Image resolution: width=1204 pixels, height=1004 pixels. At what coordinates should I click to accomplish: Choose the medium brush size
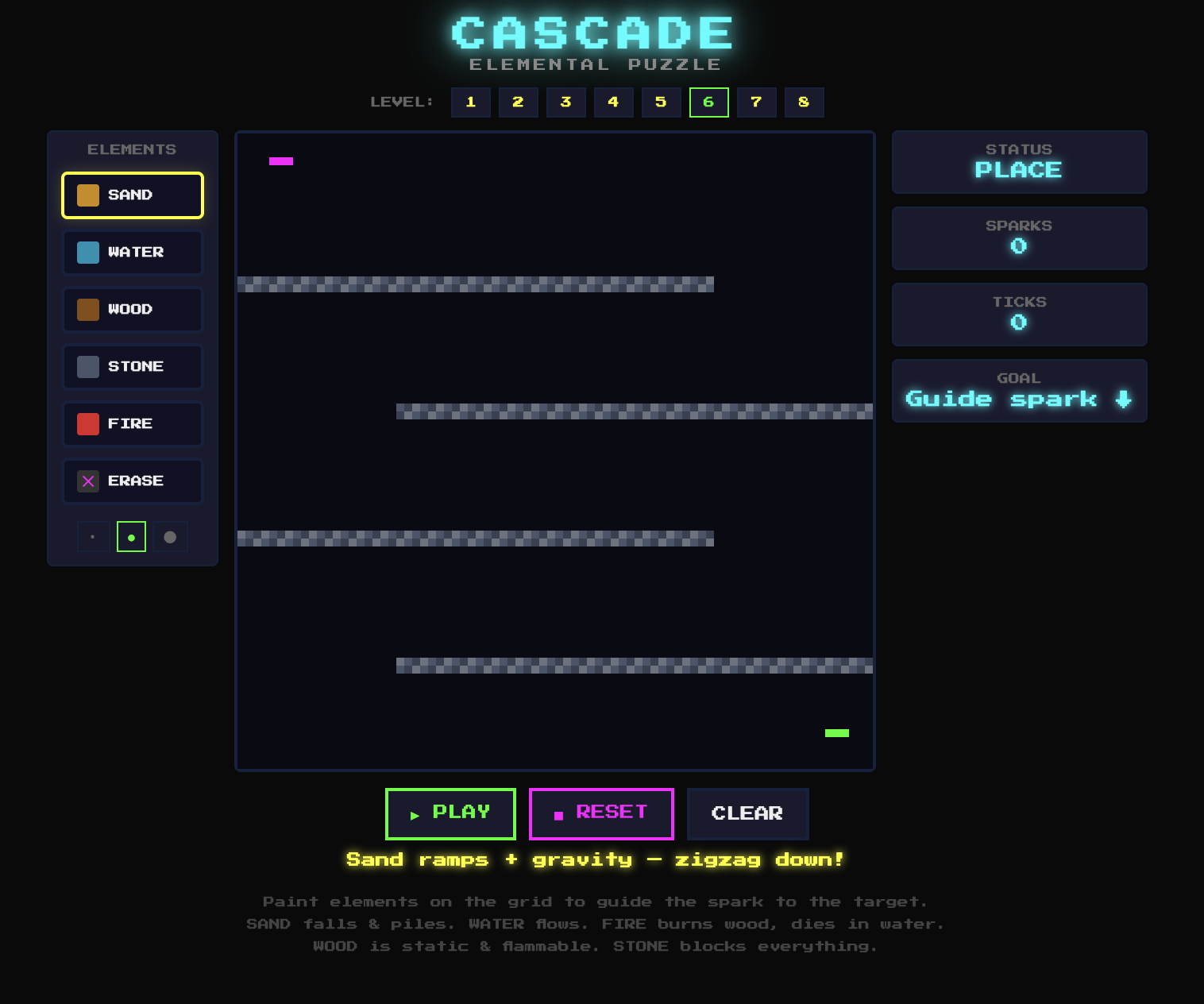(131, 536)
